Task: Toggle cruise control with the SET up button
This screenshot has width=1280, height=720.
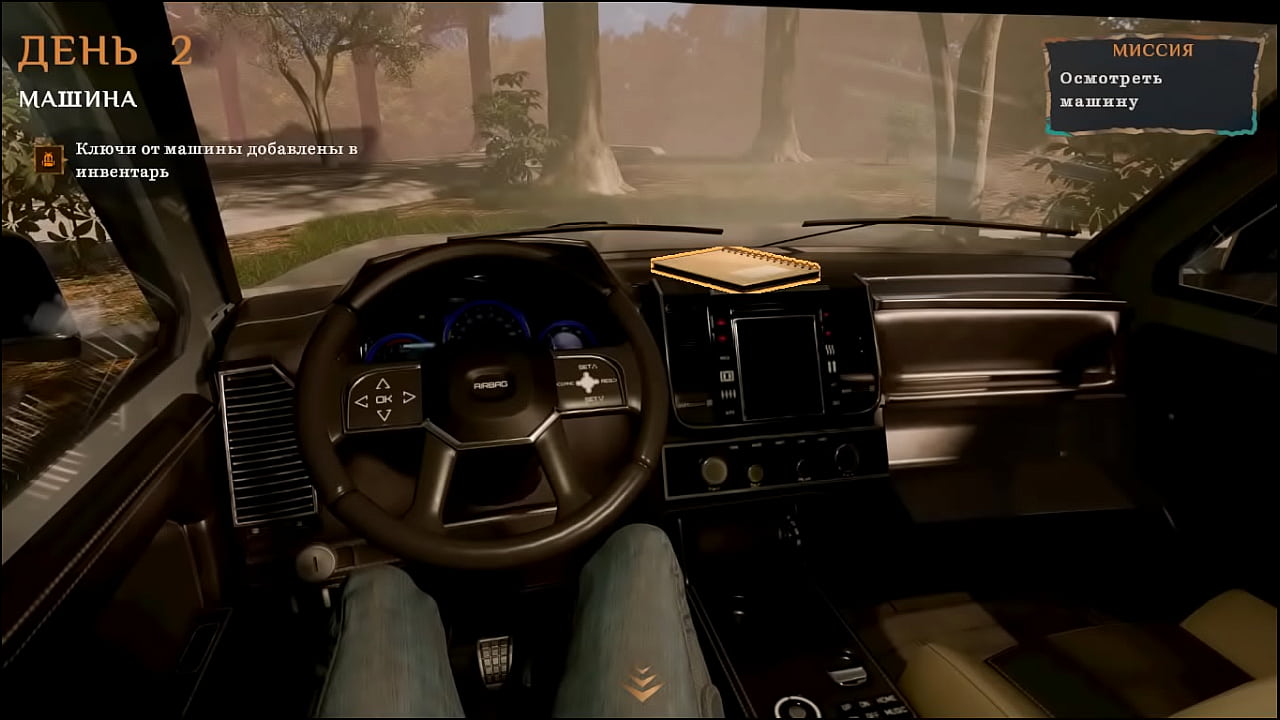Action: (586, 374)
